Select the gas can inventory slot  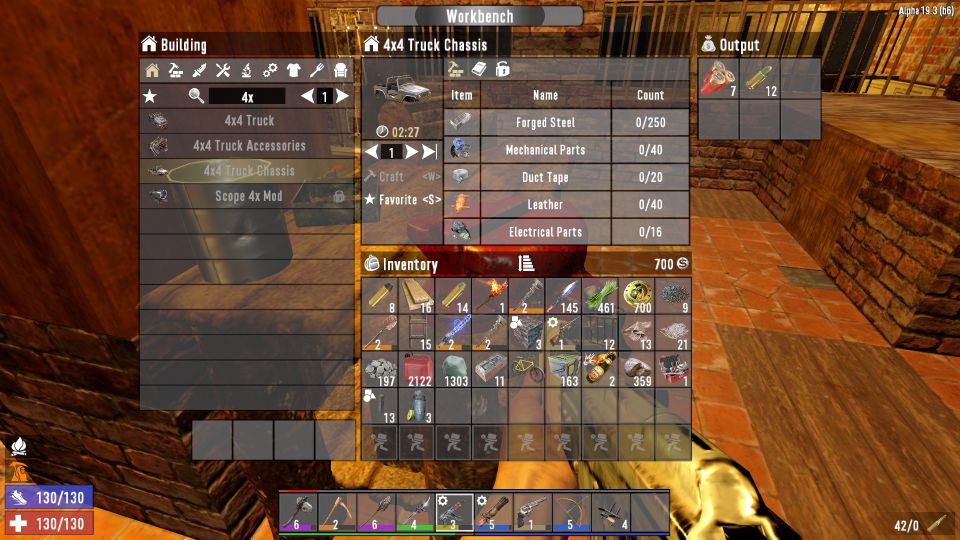(x=418, y=369)
